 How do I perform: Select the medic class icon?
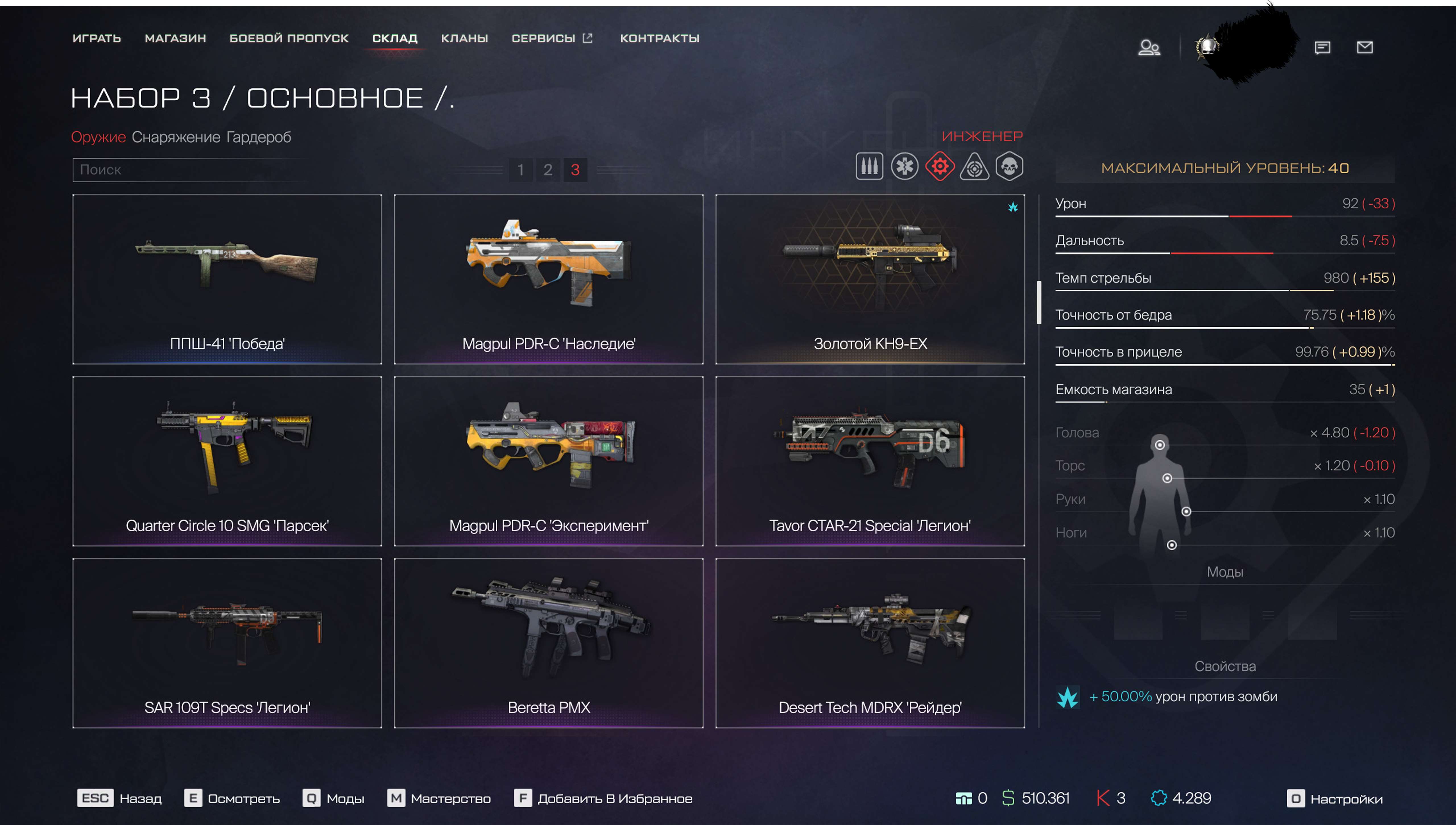pyautogui.click(x=904, y=167)
